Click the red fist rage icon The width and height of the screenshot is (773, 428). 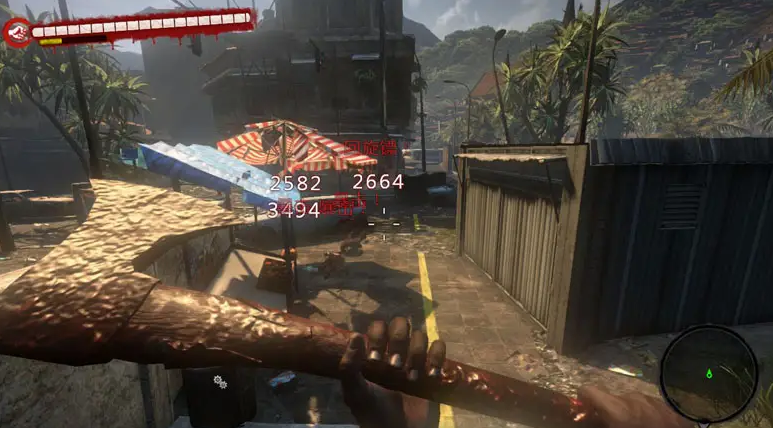coord(17,32)
